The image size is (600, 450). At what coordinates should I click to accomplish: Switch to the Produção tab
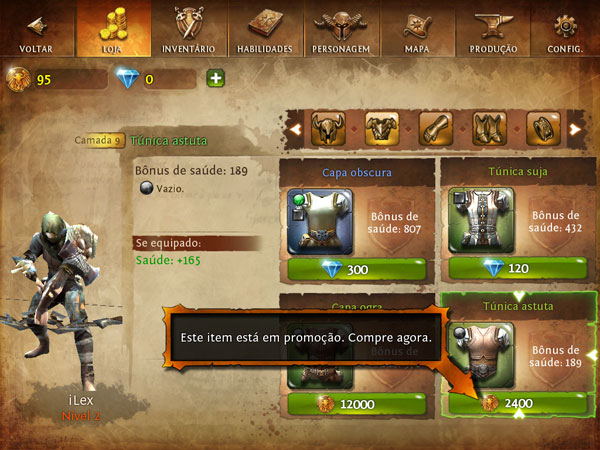(492, 28)
